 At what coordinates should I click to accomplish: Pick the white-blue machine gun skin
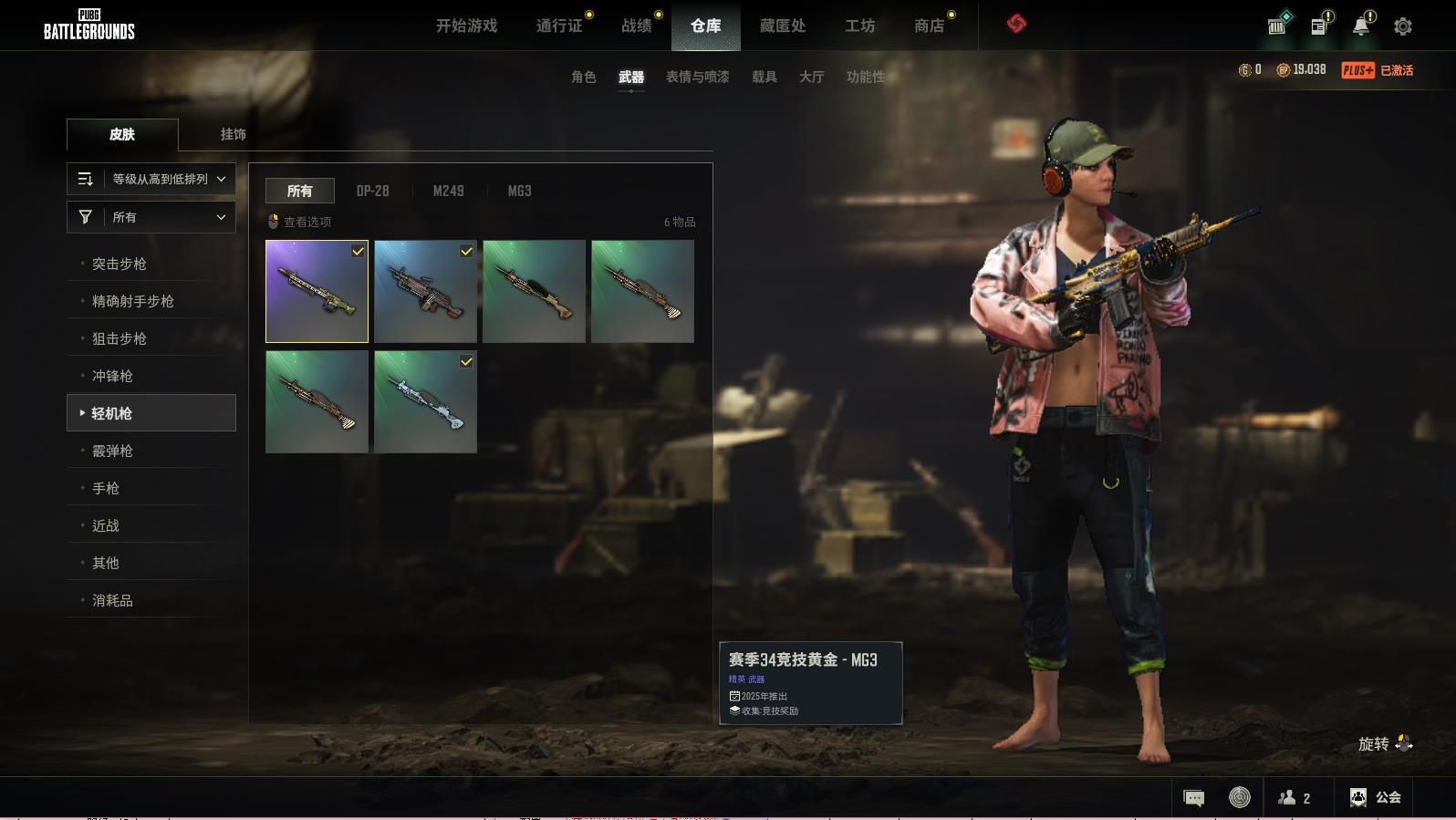425,401
